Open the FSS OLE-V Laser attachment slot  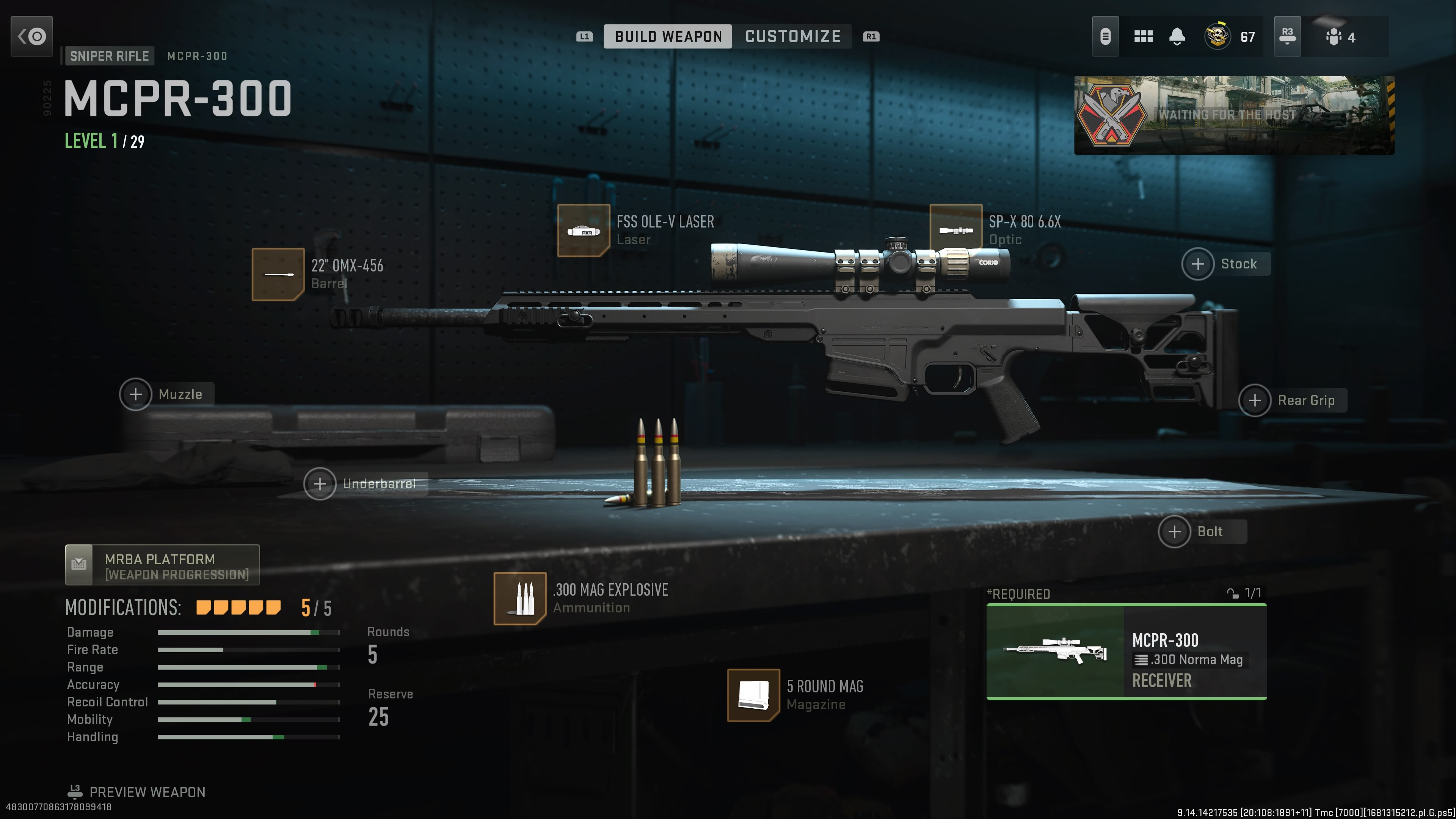(584, 231)
